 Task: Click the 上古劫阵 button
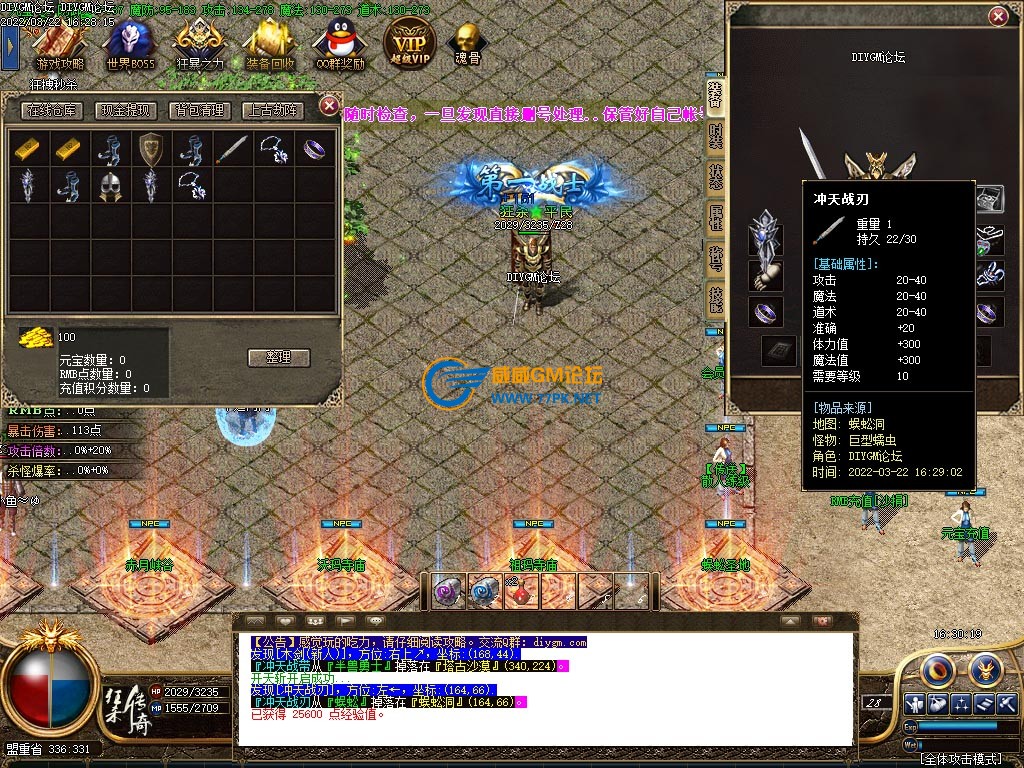click(272, 110)
